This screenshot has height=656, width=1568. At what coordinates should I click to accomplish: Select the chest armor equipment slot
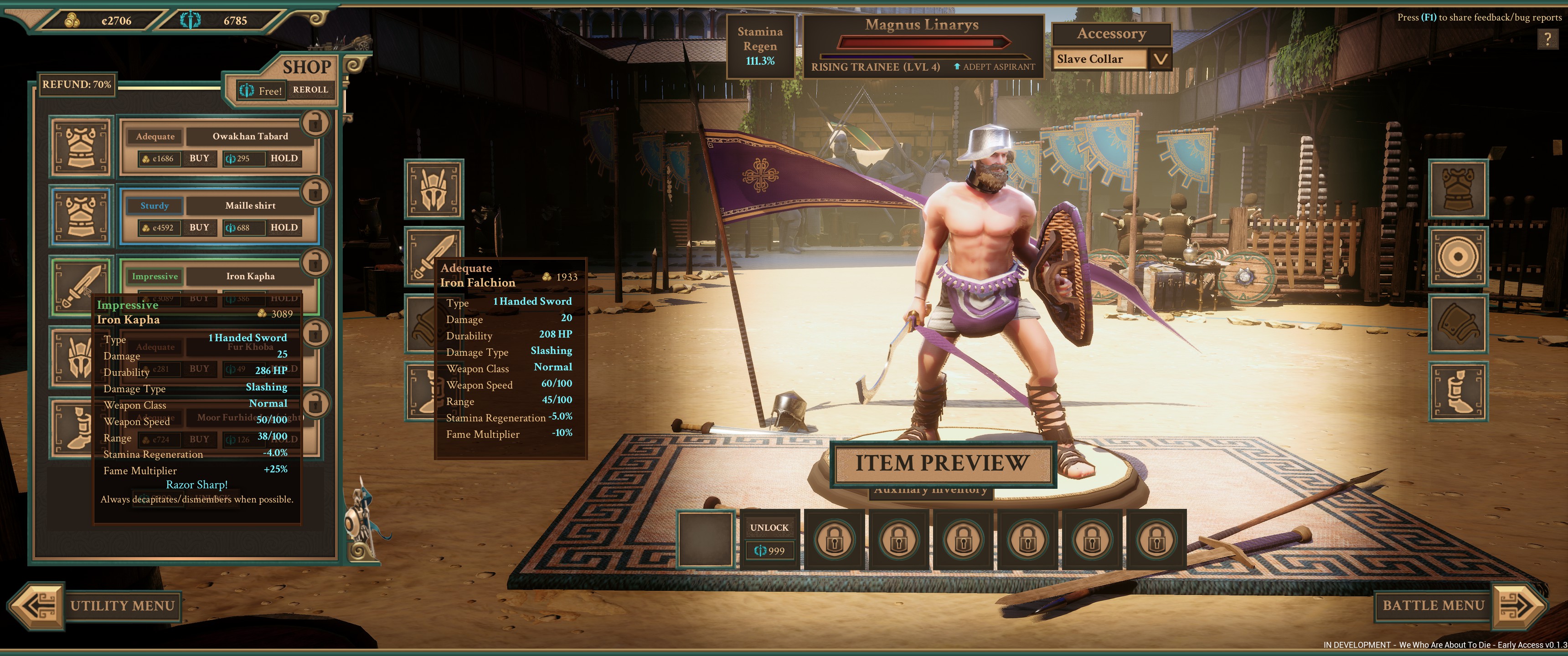pyautogui.click(x=1458, y=189)
